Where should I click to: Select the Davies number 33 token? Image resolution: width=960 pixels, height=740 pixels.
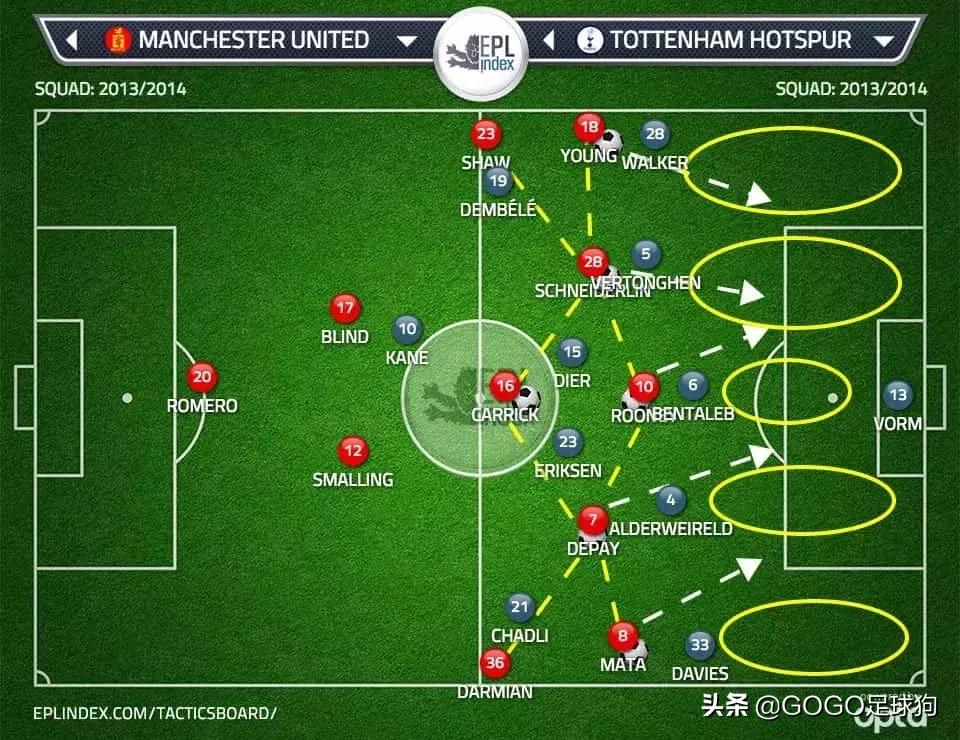click(700, 645)
